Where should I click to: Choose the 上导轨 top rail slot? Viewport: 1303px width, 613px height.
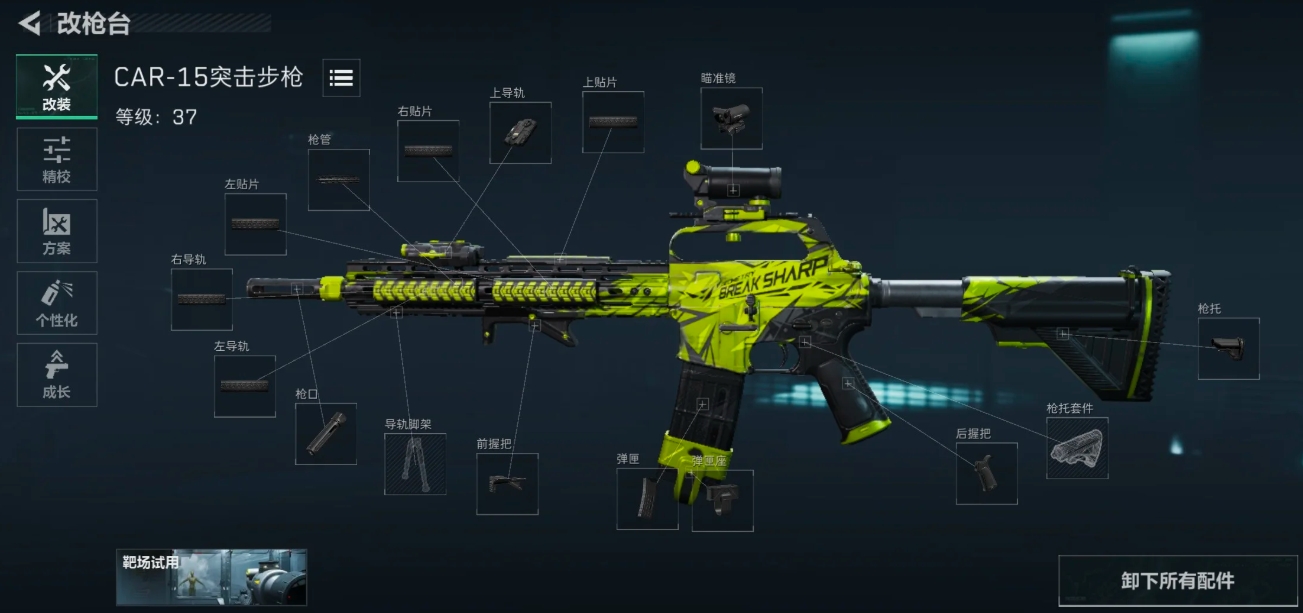(x=520, y=132)
